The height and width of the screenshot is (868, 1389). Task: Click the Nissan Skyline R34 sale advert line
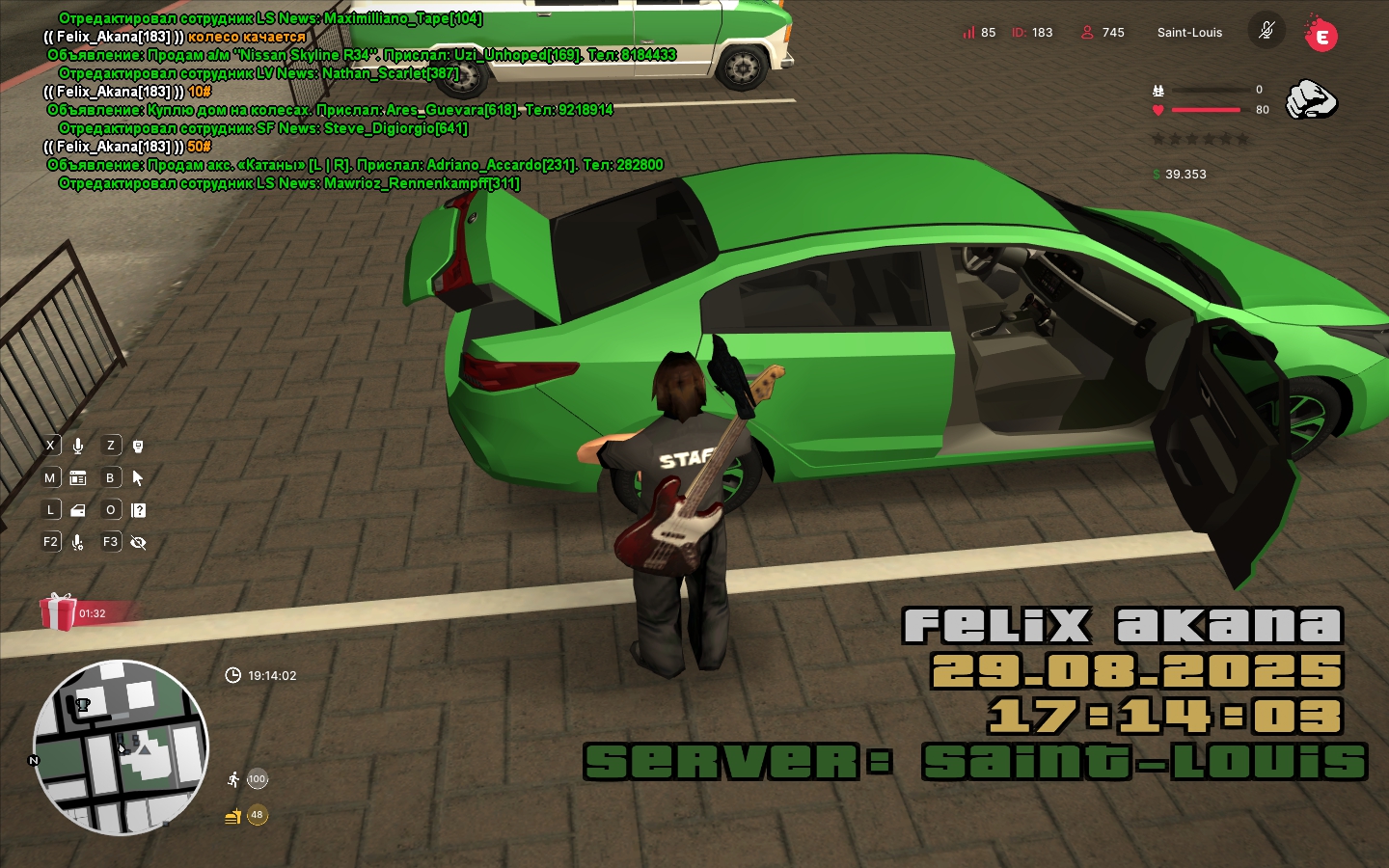tap(362, 55)
